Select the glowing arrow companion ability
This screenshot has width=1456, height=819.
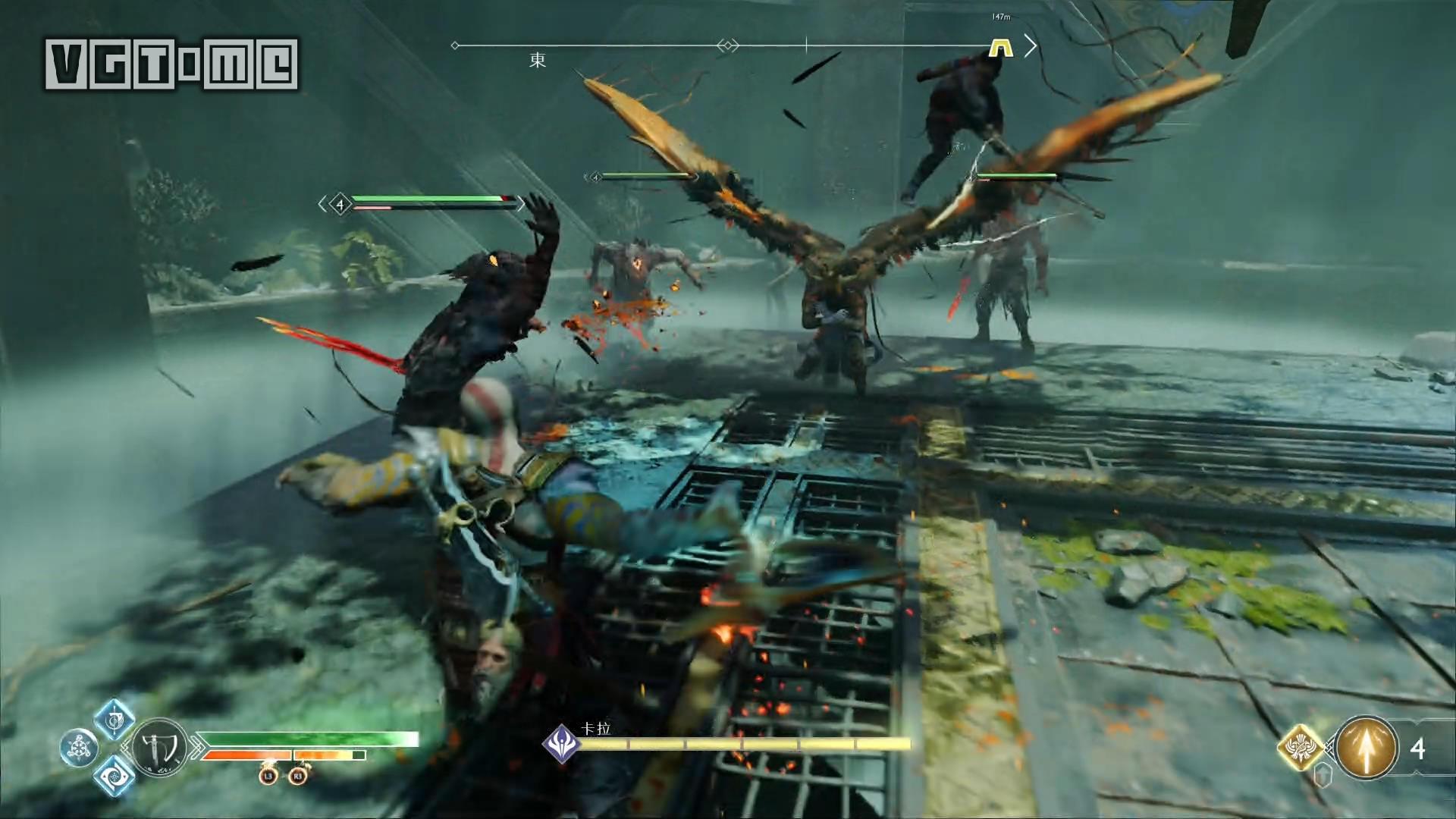coord(1366,748)
